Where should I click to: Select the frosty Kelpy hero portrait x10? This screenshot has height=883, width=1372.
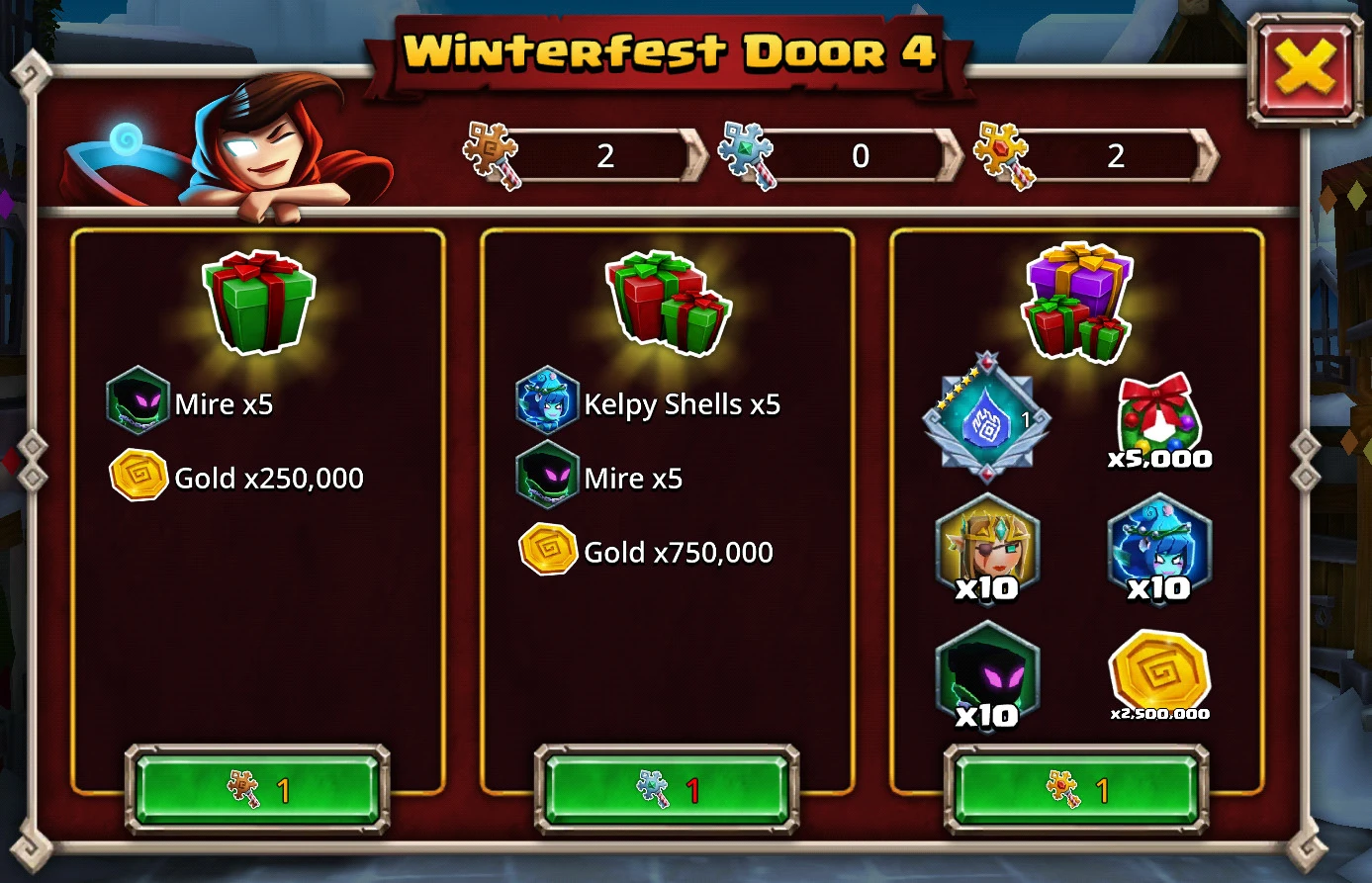(1158, 549)
